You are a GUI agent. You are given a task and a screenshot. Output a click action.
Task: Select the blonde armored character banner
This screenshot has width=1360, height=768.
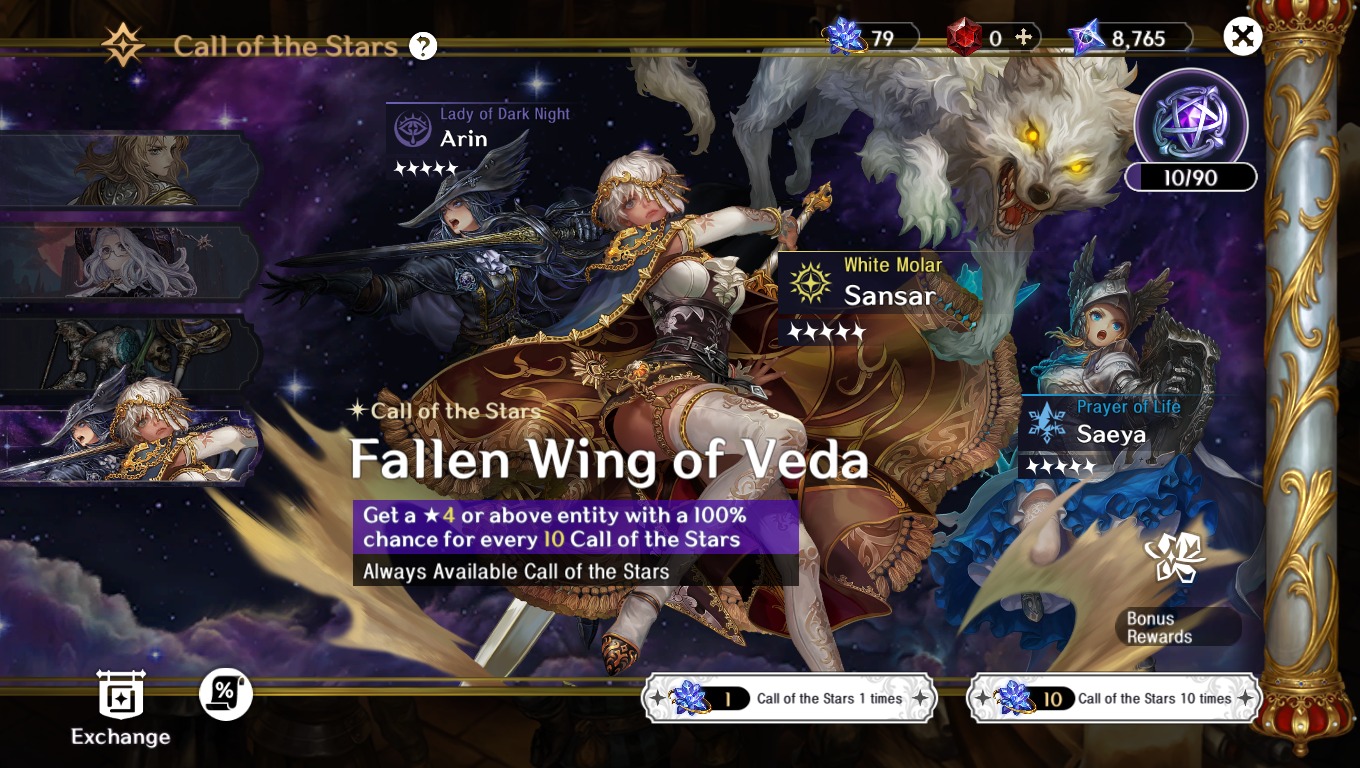tap(128, 170)
